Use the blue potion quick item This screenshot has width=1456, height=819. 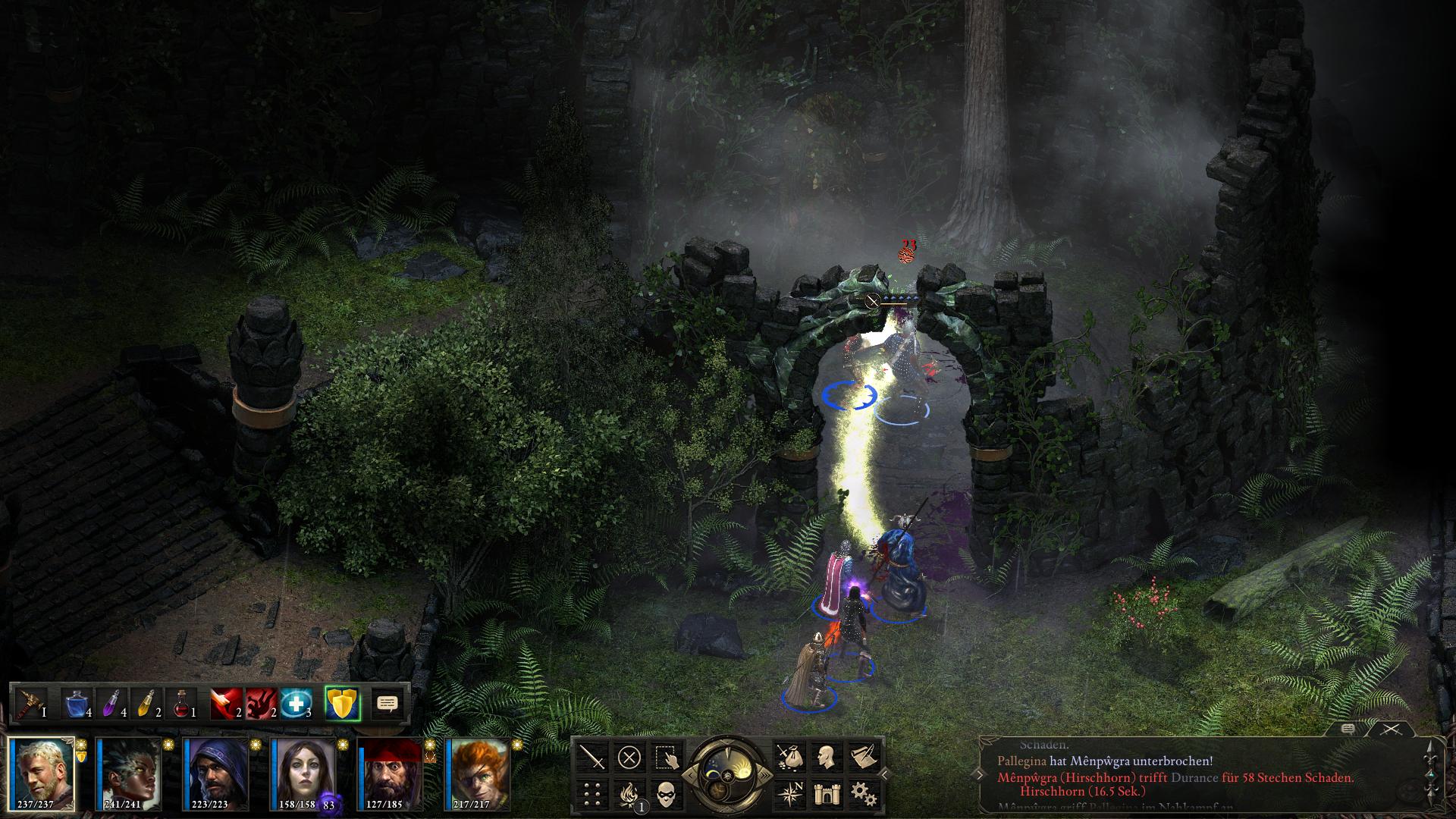click(x=77, y=704)
